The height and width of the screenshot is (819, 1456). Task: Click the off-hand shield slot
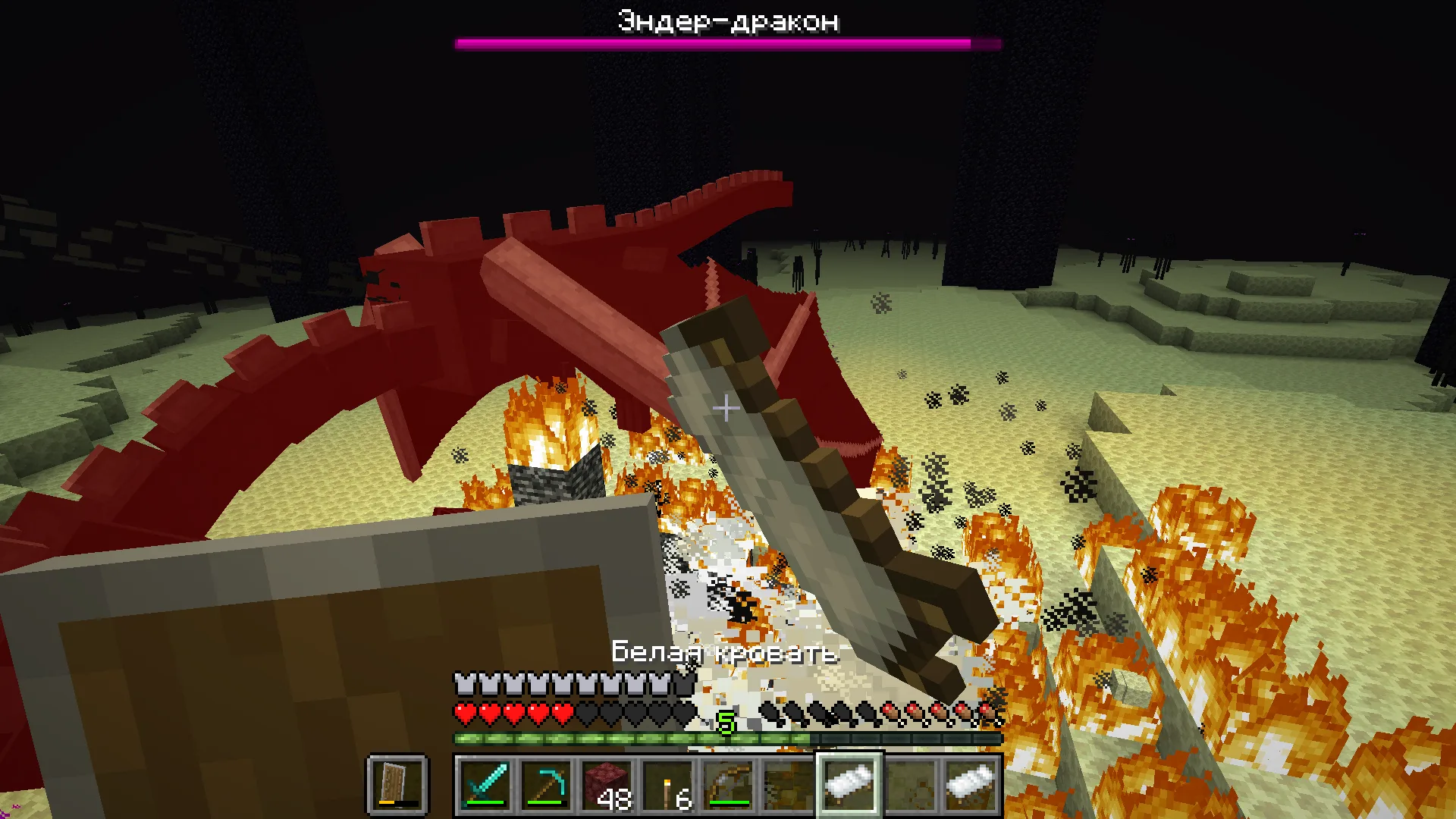(x=397, y=785)
